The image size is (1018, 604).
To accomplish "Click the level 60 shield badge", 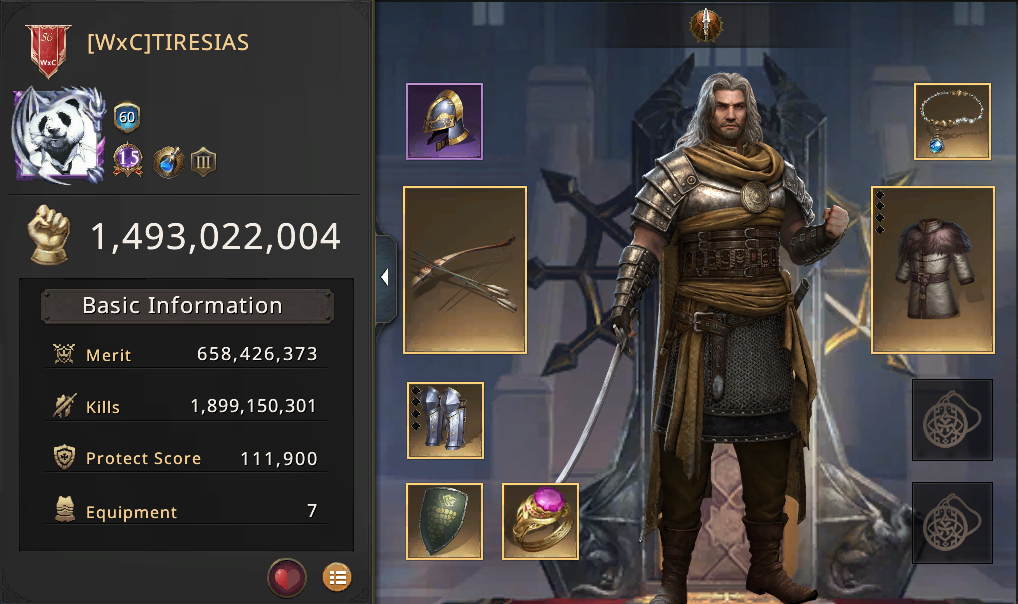I will 127,117.
